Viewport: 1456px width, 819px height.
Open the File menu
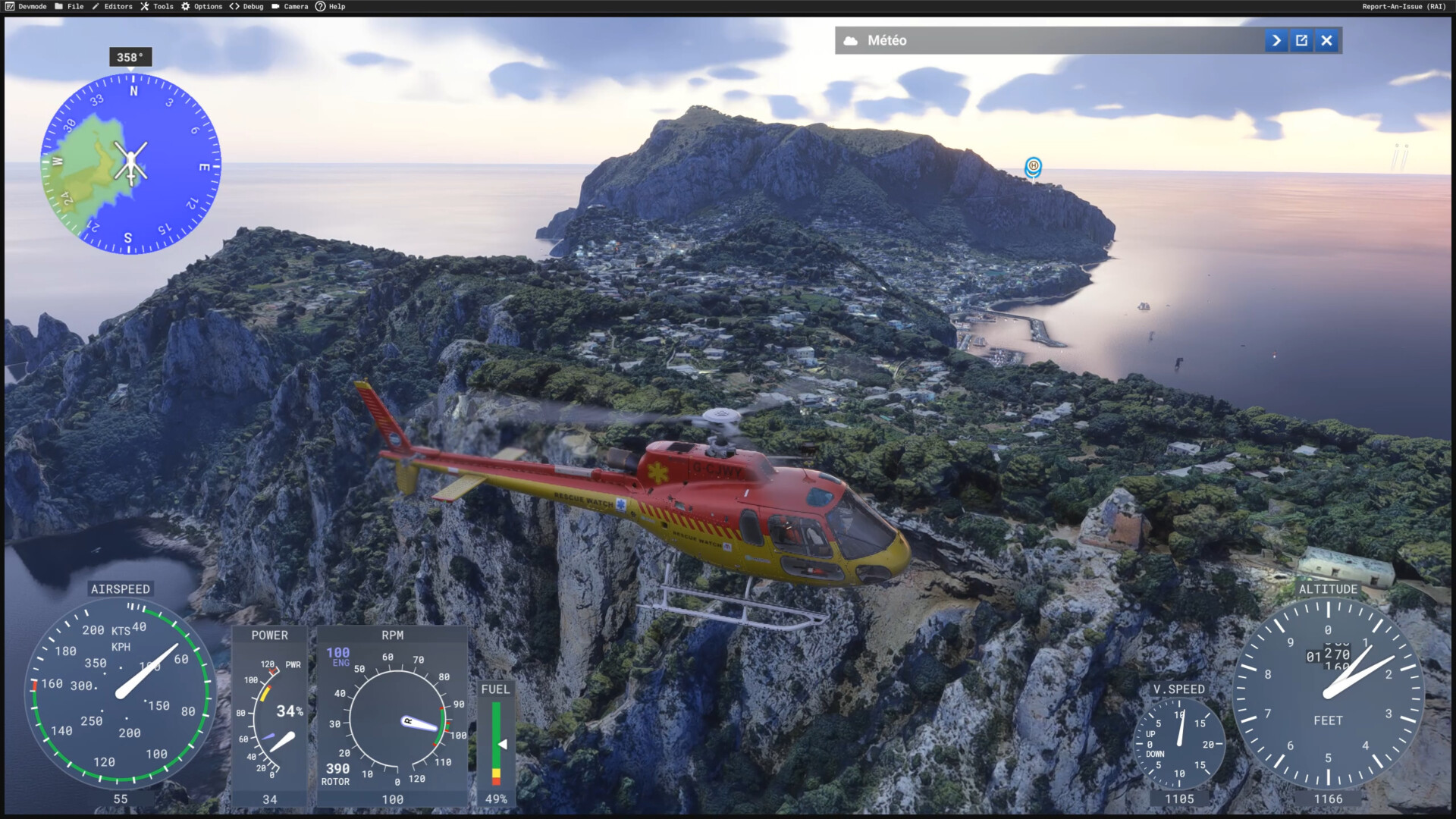69,6
